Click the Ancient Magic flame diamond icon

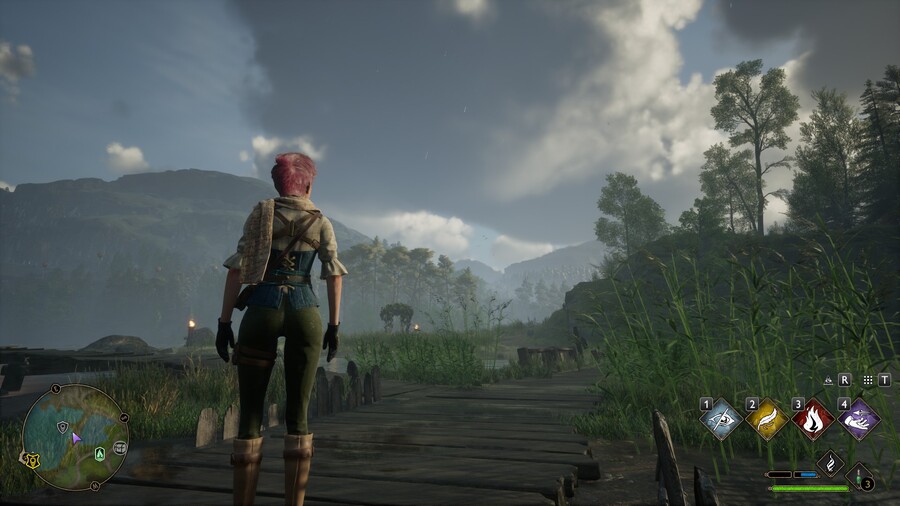830,463
